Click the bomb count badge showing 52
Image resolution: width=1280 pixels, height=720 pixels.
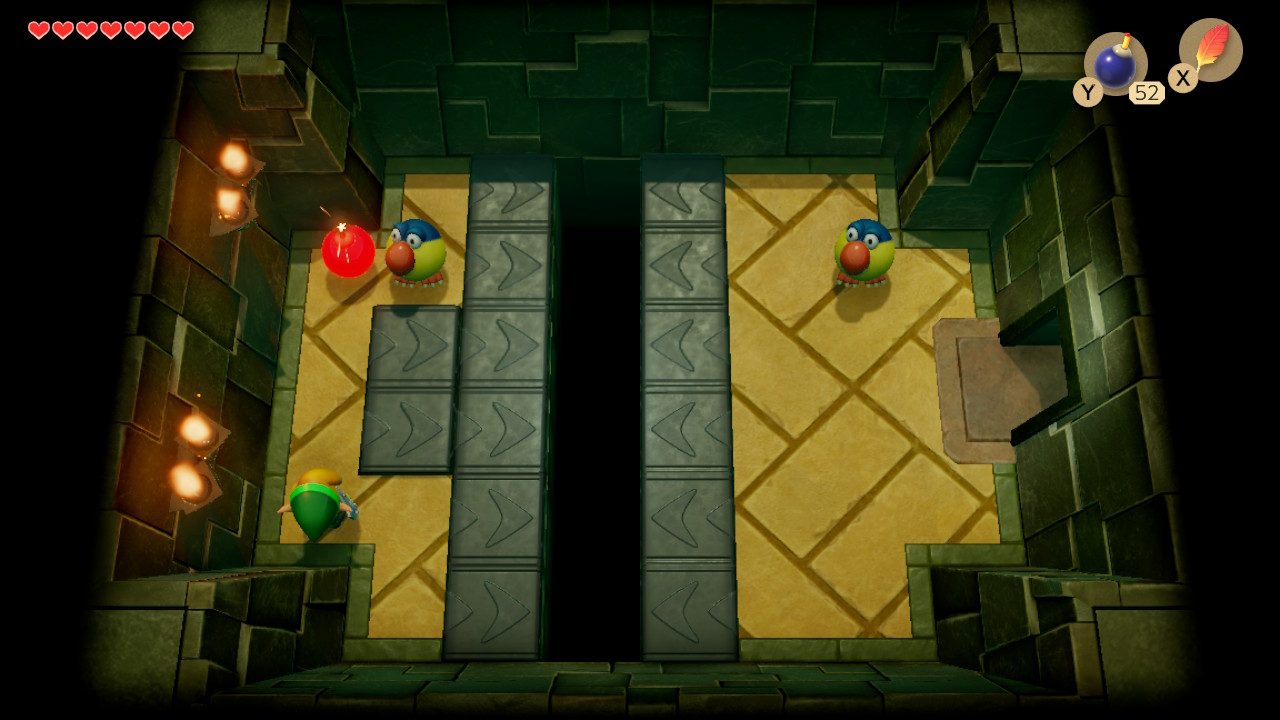[x=1147, y=92]
